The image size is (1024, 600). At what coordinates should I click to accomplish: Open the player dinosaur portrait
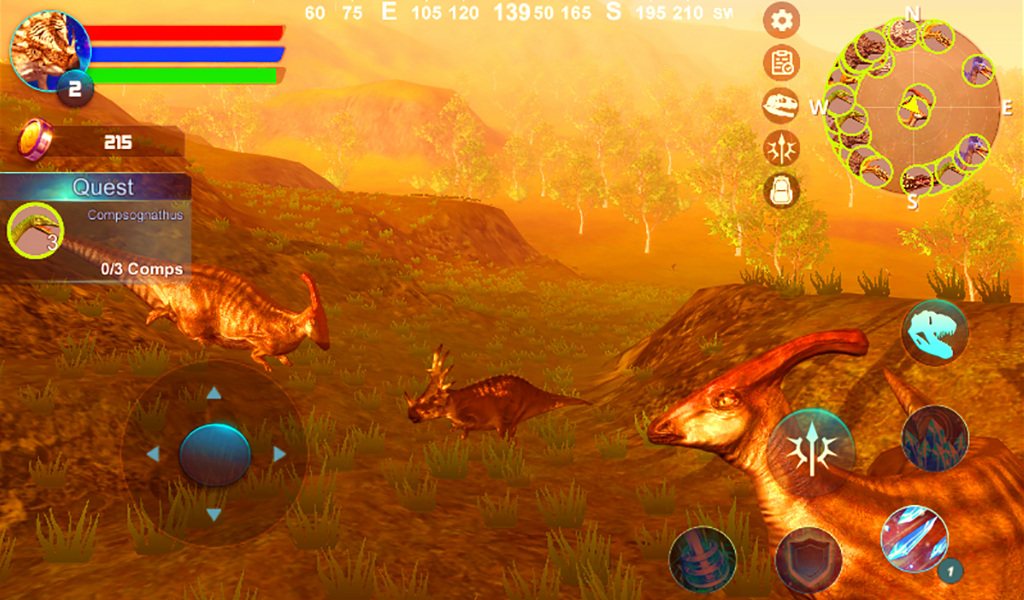[48, 50]
